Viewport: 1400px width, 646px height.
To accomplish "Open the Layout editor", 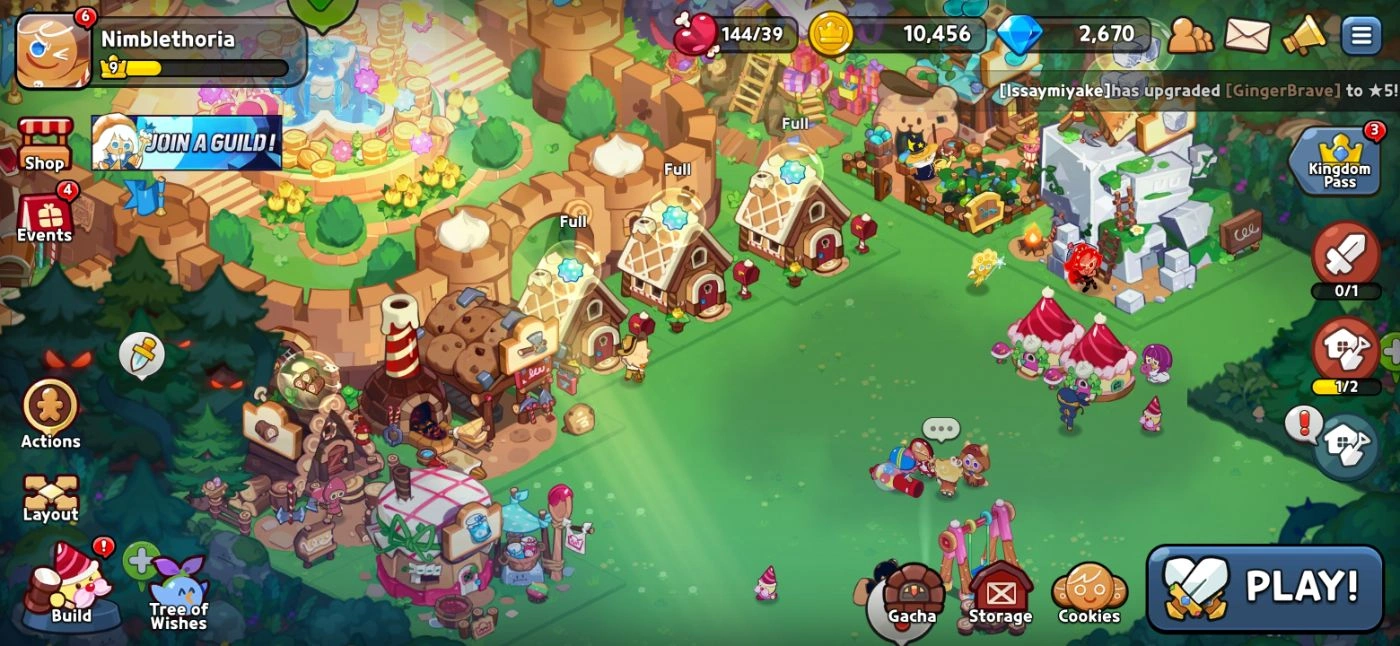I will pos(50,498).
